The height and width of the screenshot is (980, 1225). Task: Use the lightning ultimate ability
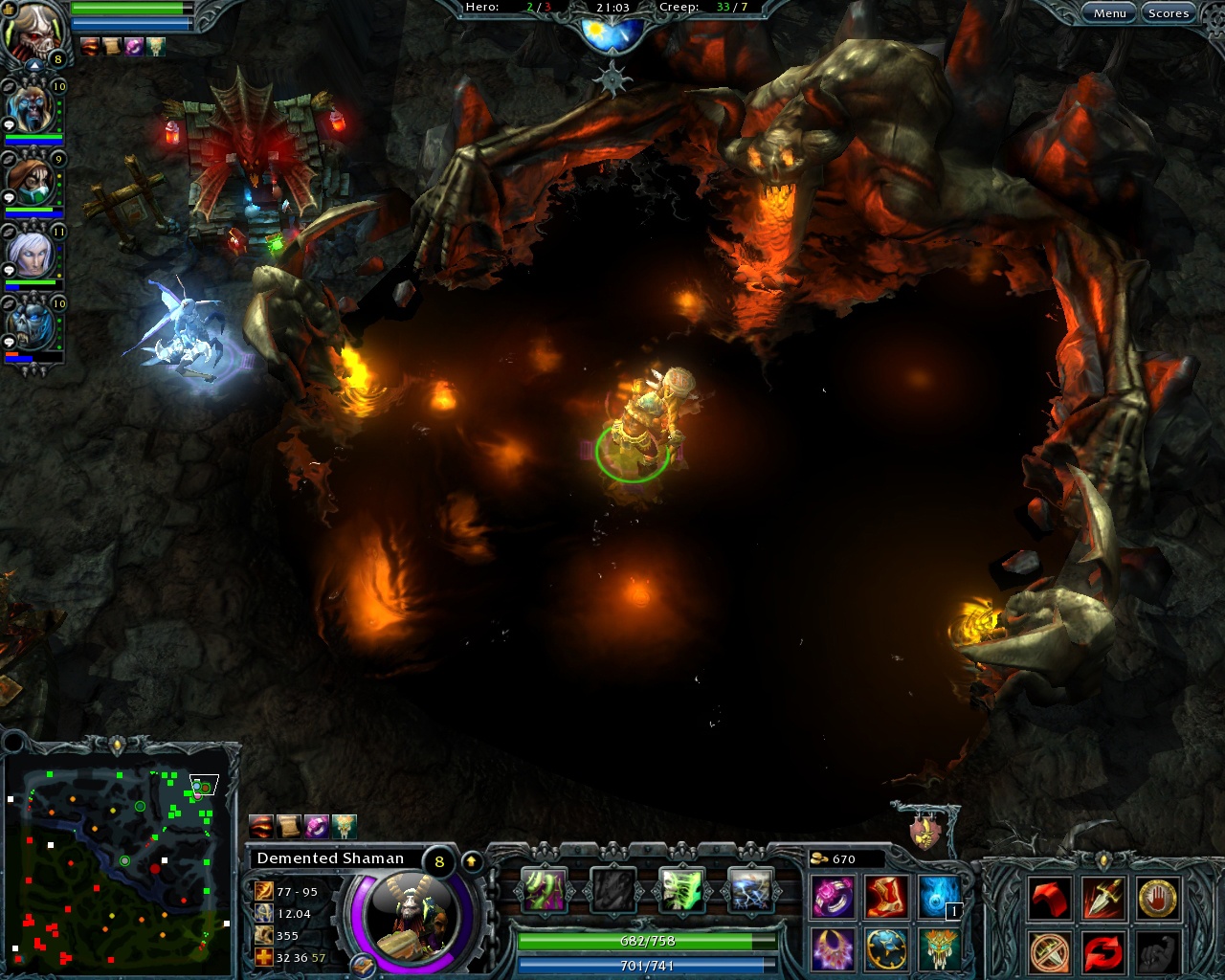coord(751,888)
